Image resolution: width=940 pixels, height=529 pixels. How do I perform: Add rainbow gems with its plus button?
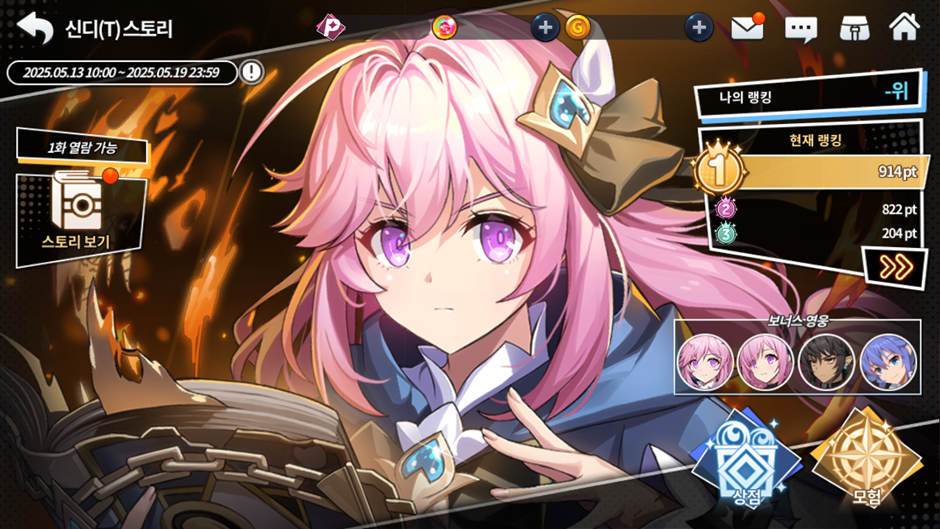[x=544, y=27]
